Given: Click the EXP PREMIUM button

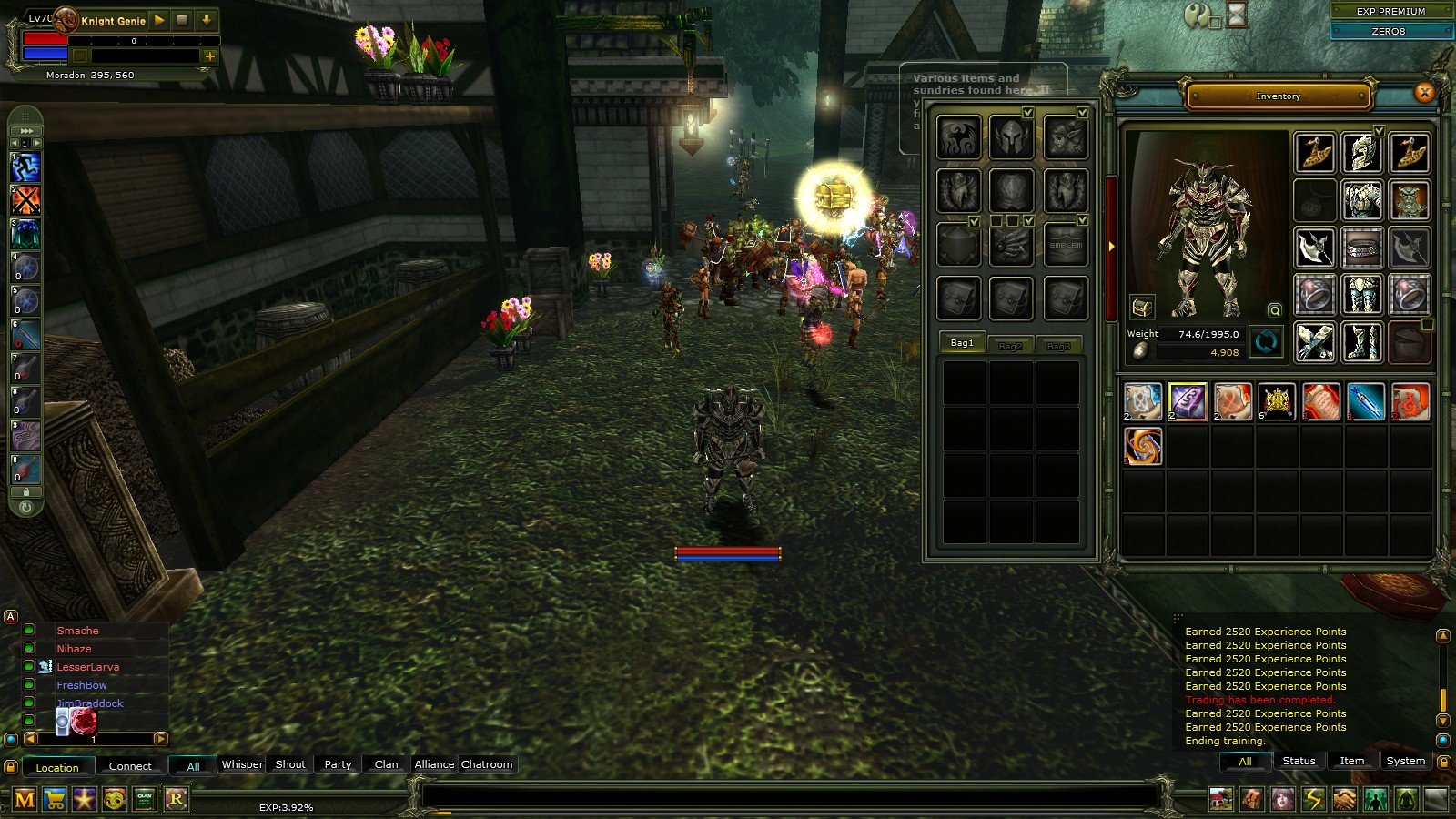Looking at the screenshot, I should click(1390, 11).
